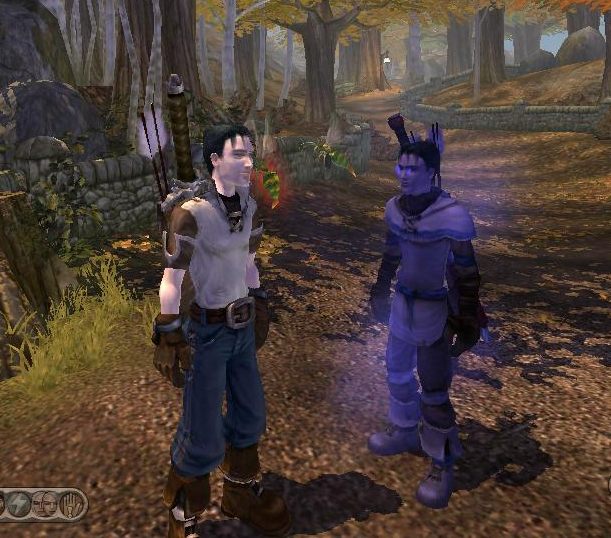Activate the lightning bolt spell icon
611x538 pixels.
(20, 503)
